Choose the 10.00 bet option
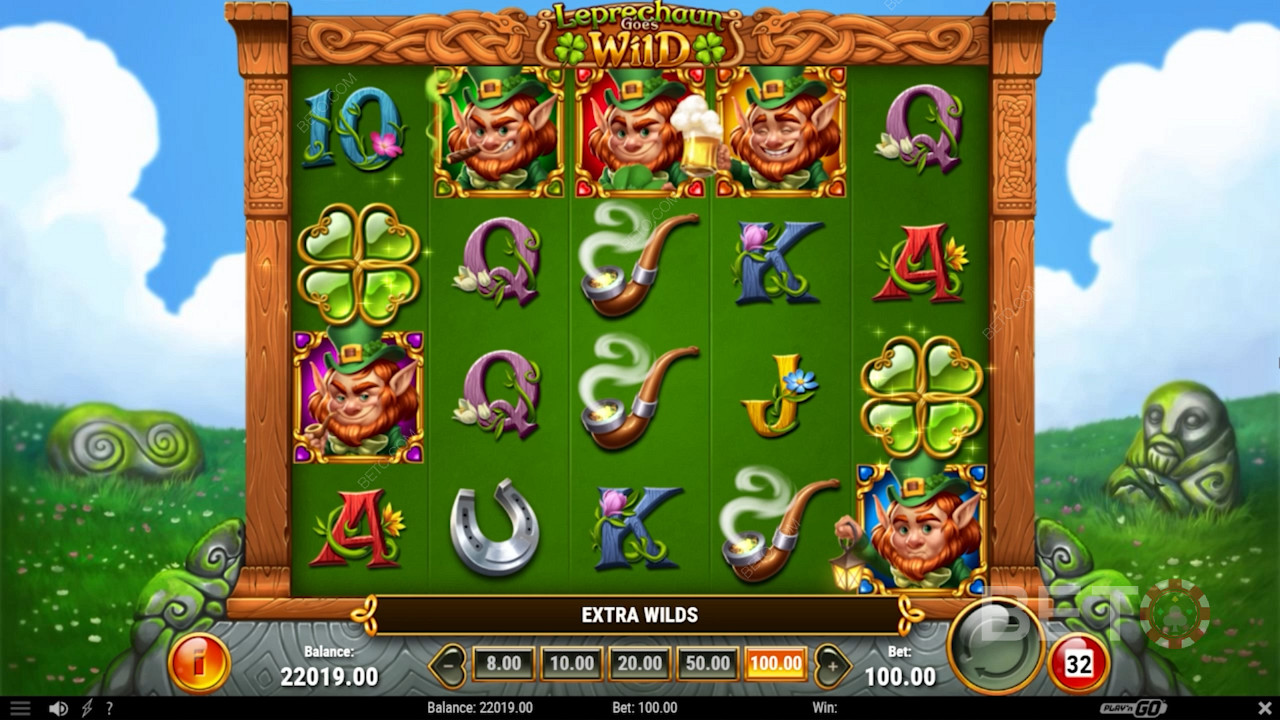Image resolution: width=1280 pixels, height=720 pixels. coord(571,663)
